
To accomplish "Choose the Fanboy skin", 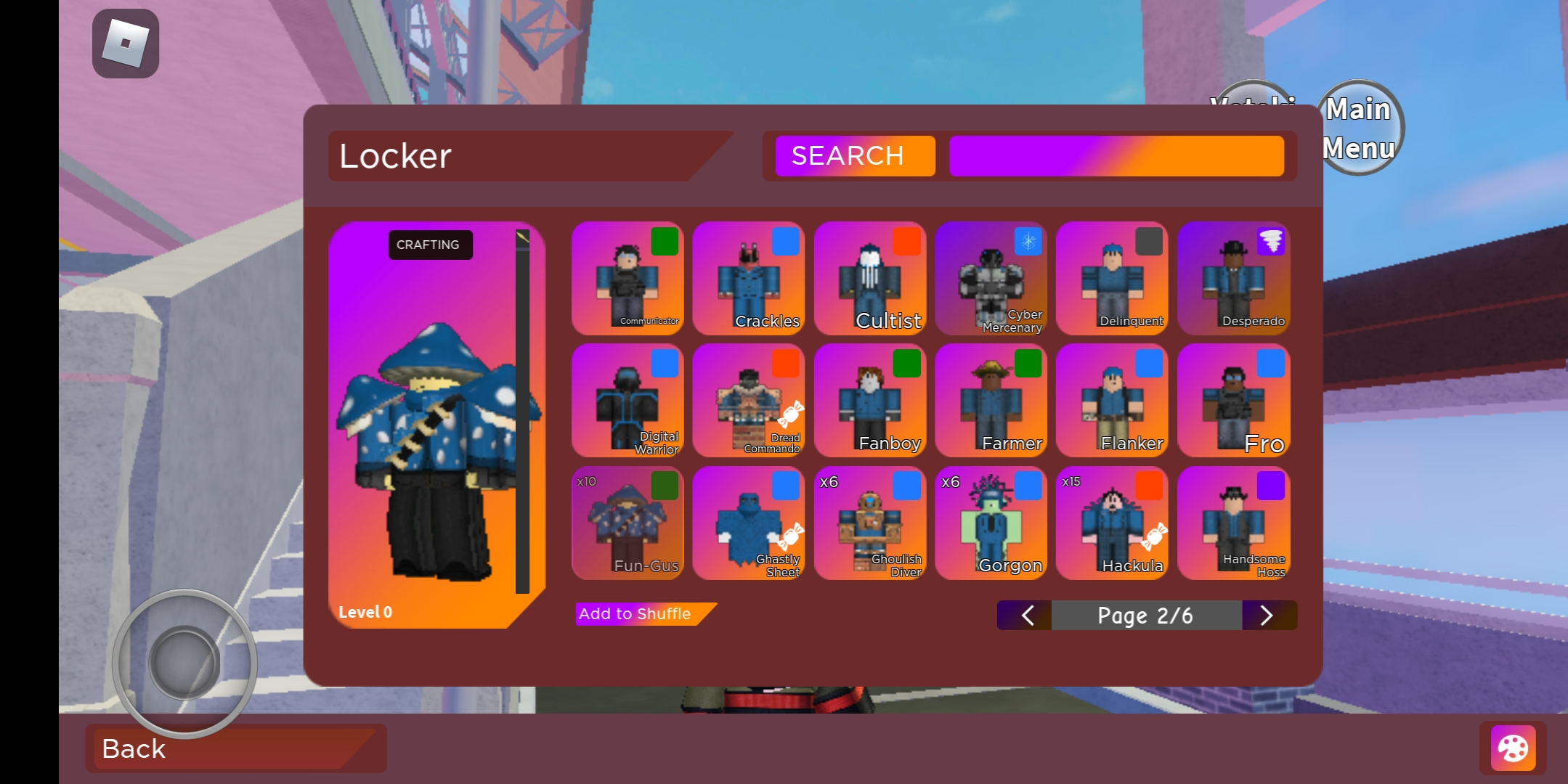I will pyautogui.click(x=869, y=401).
